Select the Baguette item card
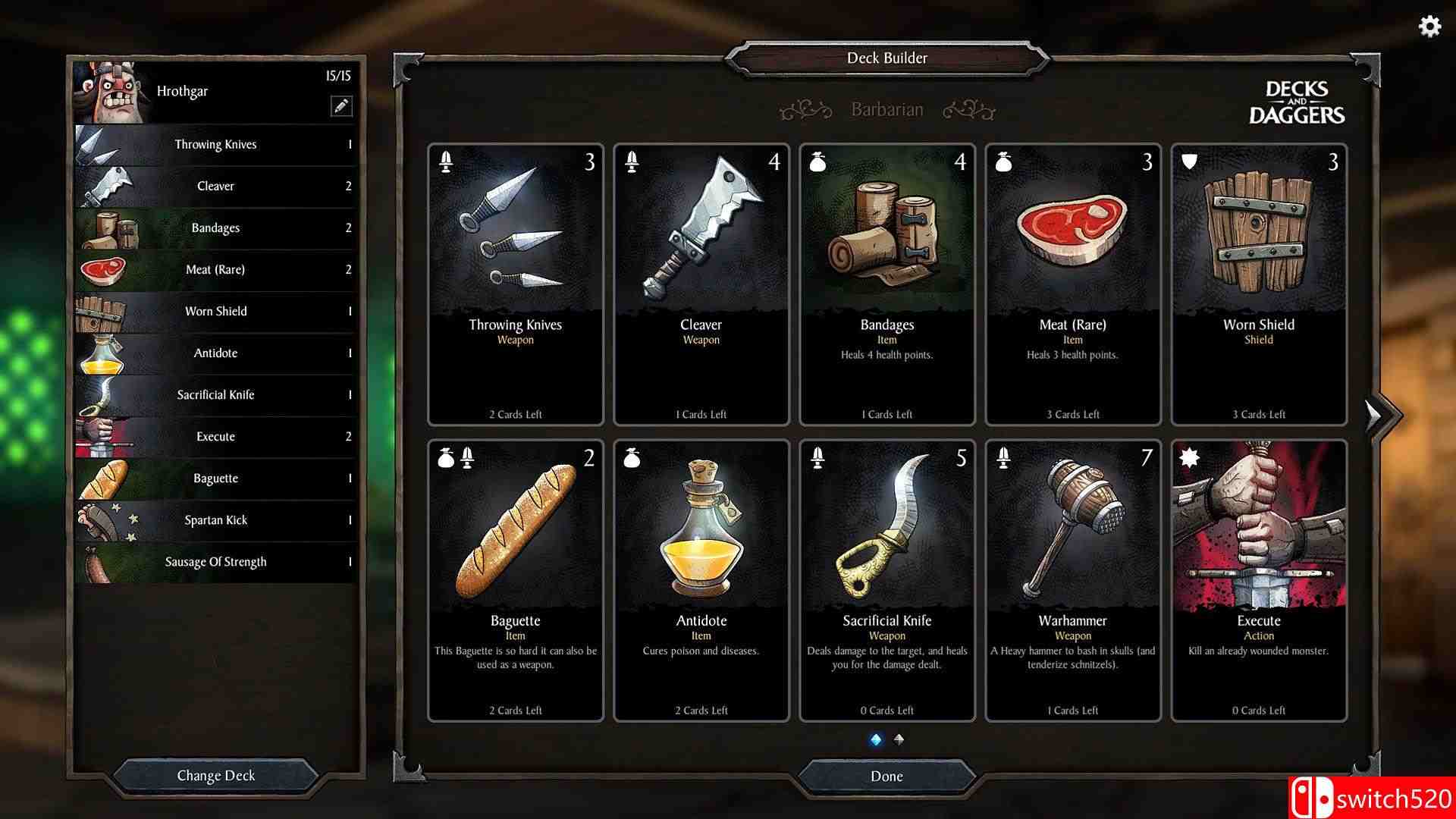Screen dimensions: 1456x819 [516, 580]
